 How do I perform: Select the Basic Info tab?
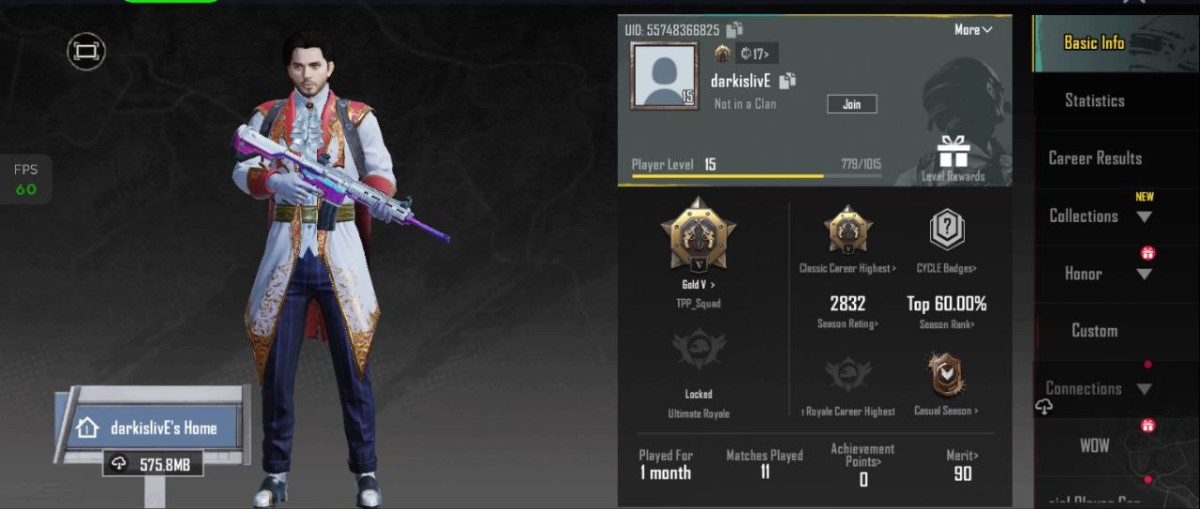coord(1093,43)
